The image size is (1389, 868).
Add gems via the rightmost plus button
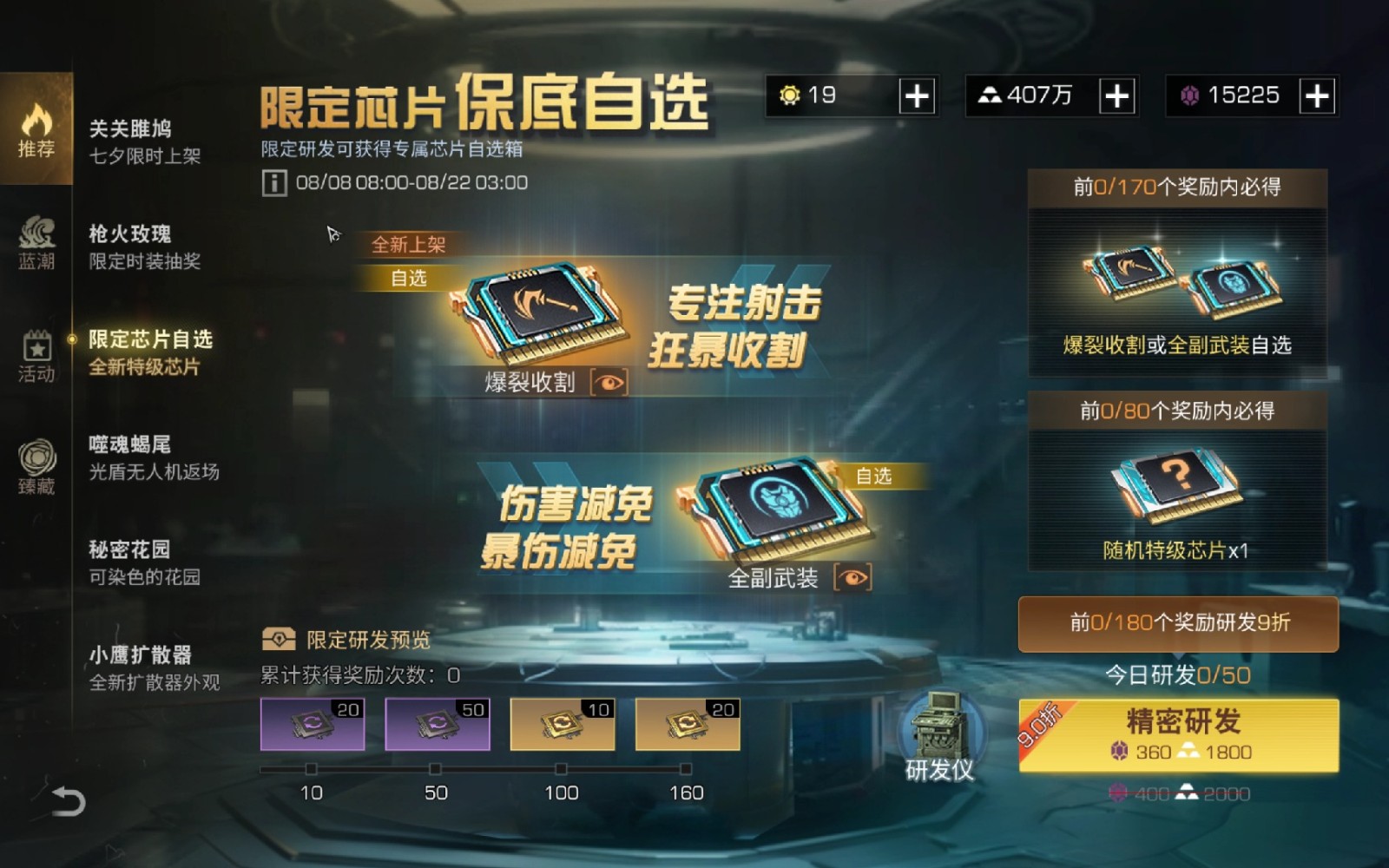pyautogui.click(x=1316, y=95)
